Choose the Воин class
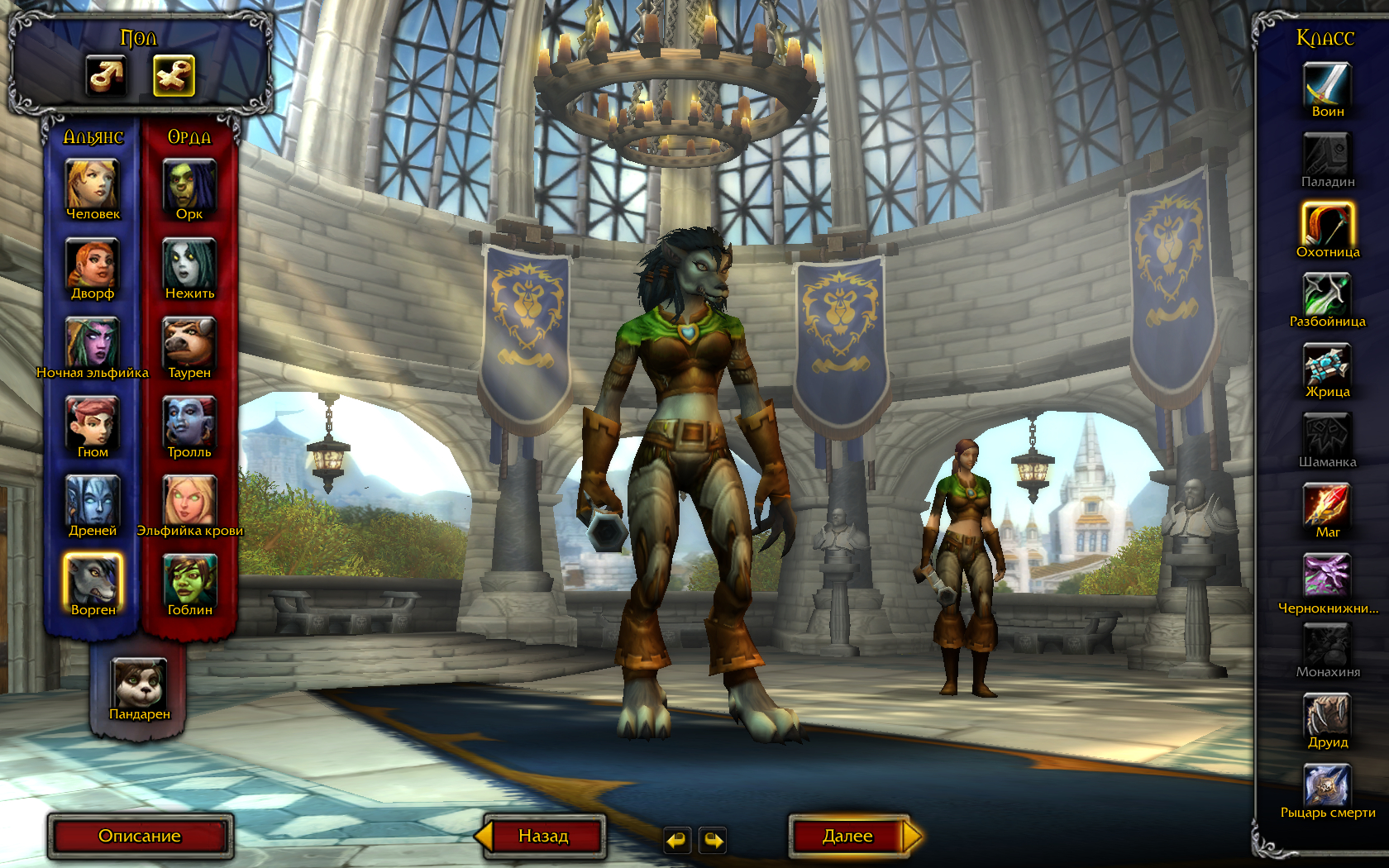Viewport: 1389px width, 868px height. [x=1327, y=85]
